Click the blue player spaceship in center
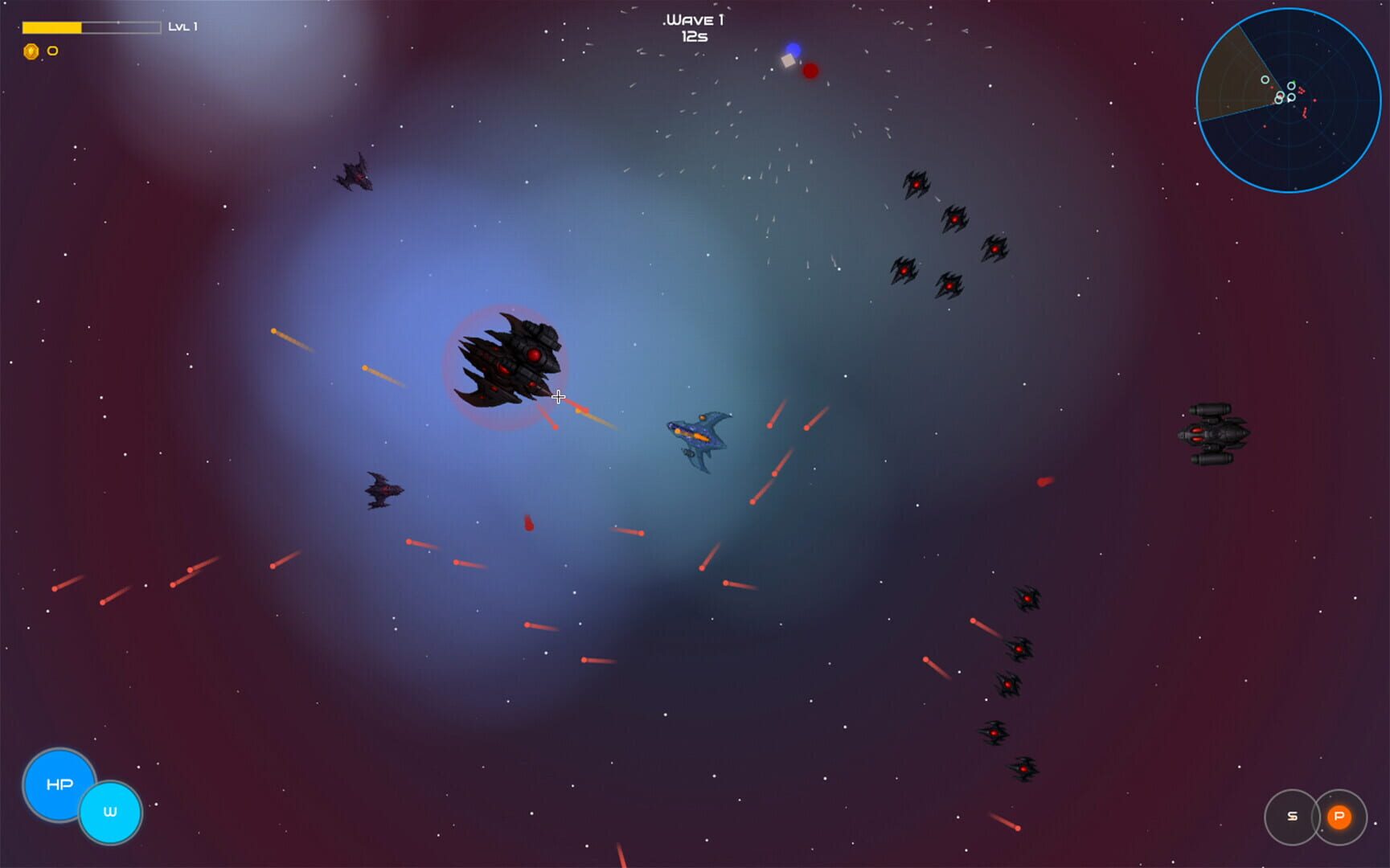 coord(698,437)
